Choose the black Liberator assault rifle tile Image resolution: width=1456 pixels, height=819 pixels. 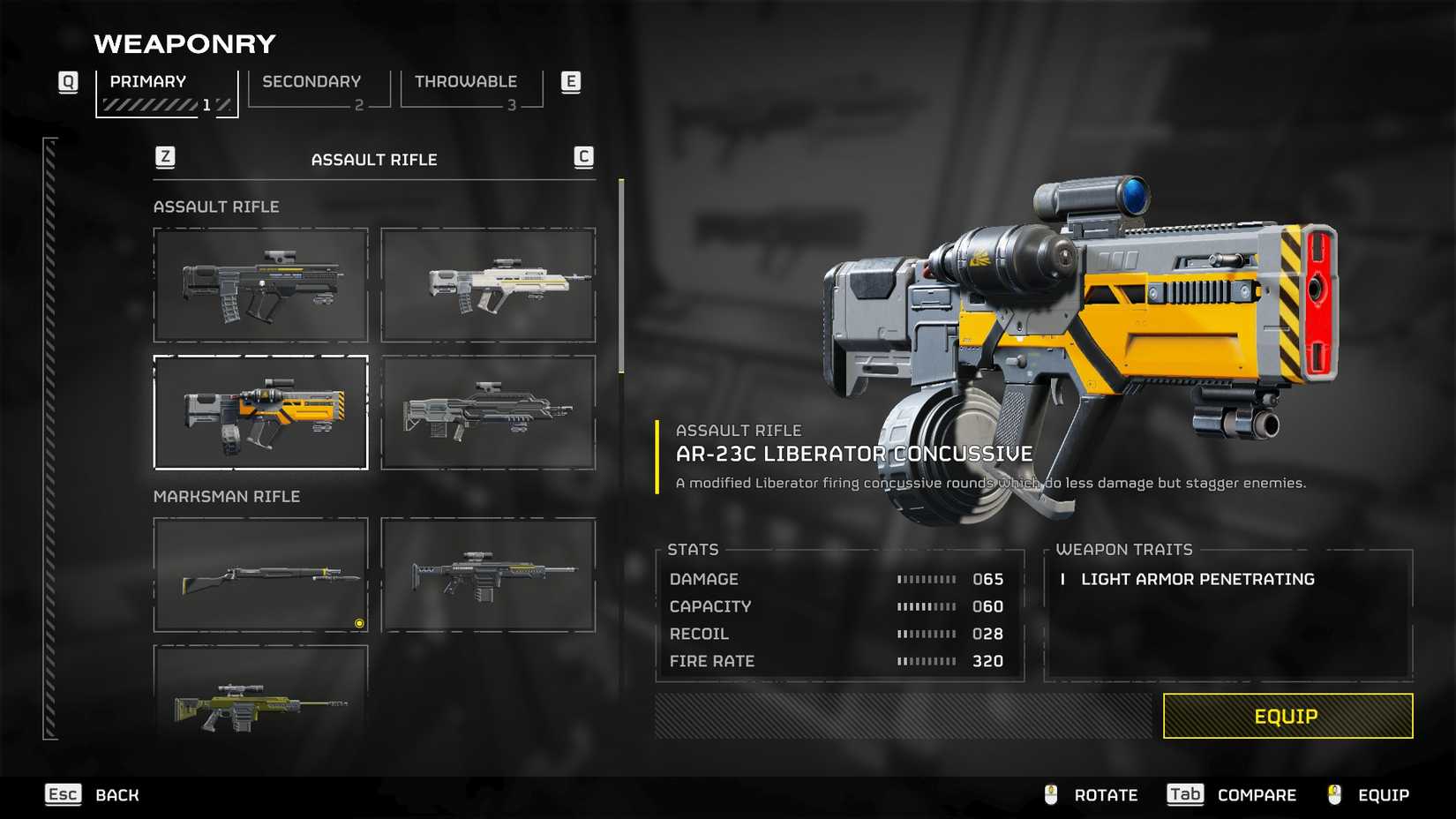tap(260, 285)
